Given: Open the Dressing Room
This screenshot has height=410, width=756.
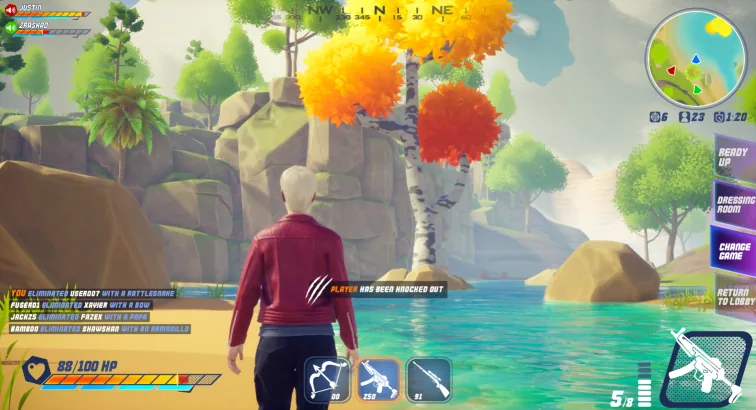Looking at the screenshot, I should coord(735,202).
